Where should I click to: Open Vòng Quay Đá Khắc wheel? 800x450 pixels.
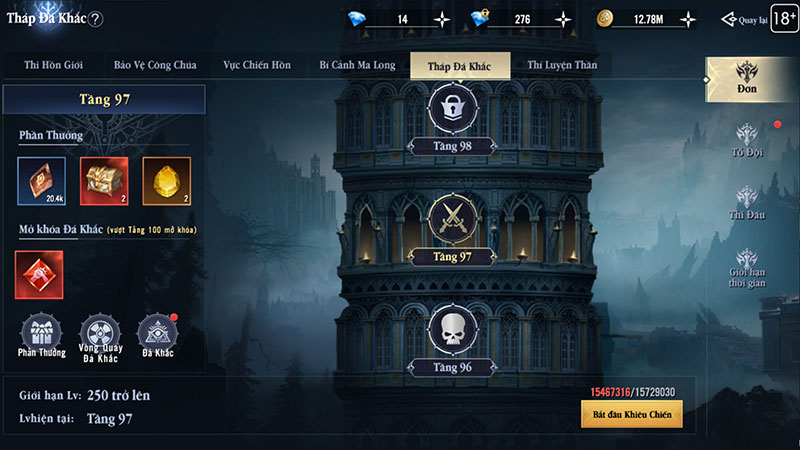99,333
